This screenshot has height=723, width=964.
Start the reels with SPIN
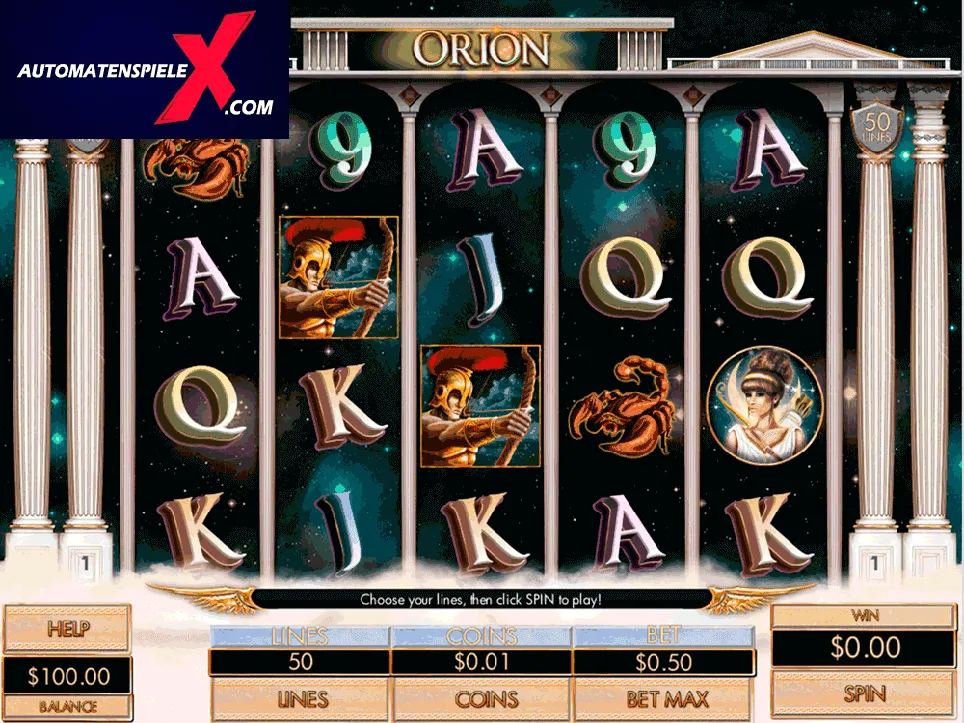(x=864, y=693)
